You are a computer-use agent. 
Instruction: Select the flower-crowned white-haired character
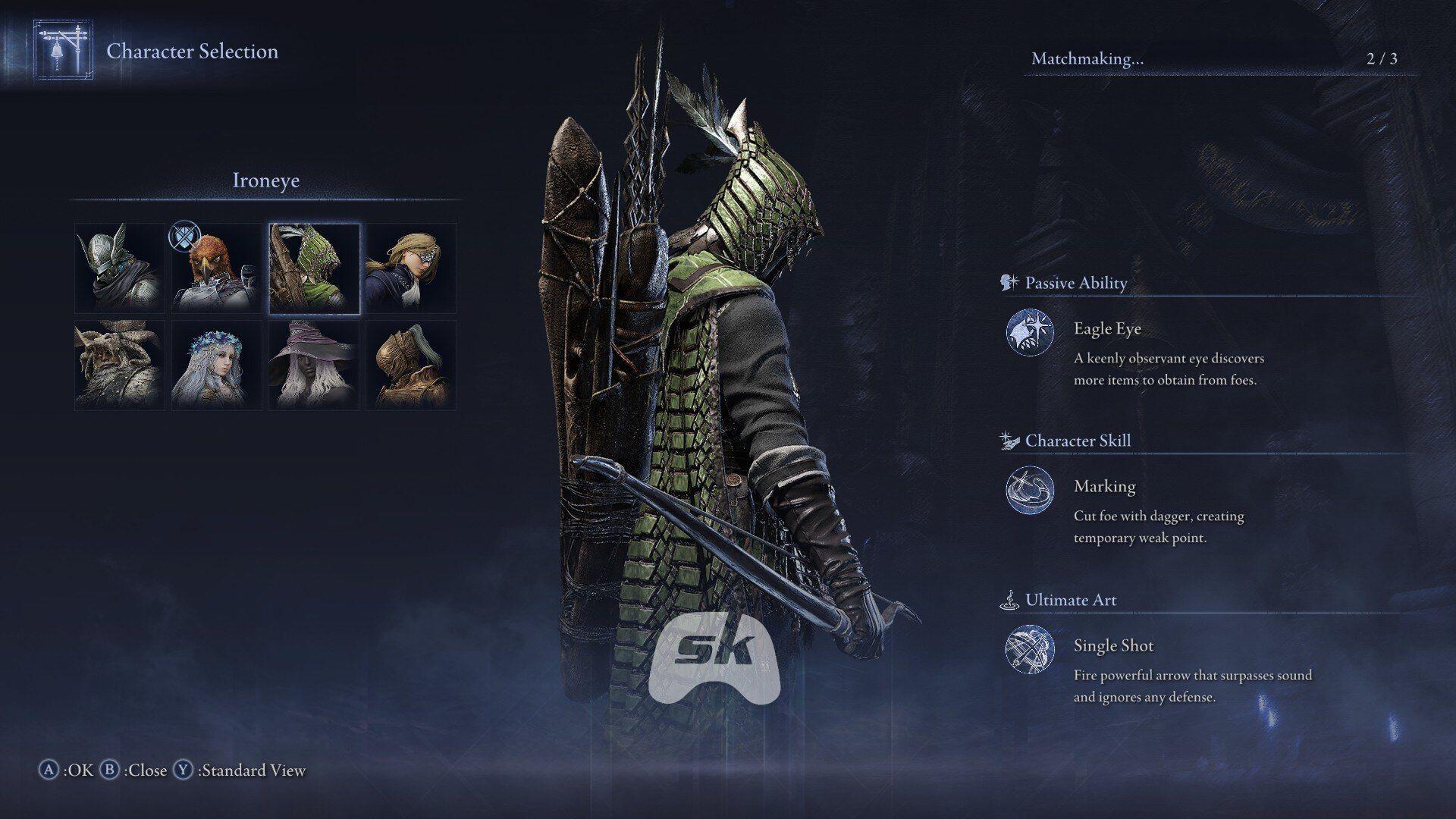pos(216,364)
